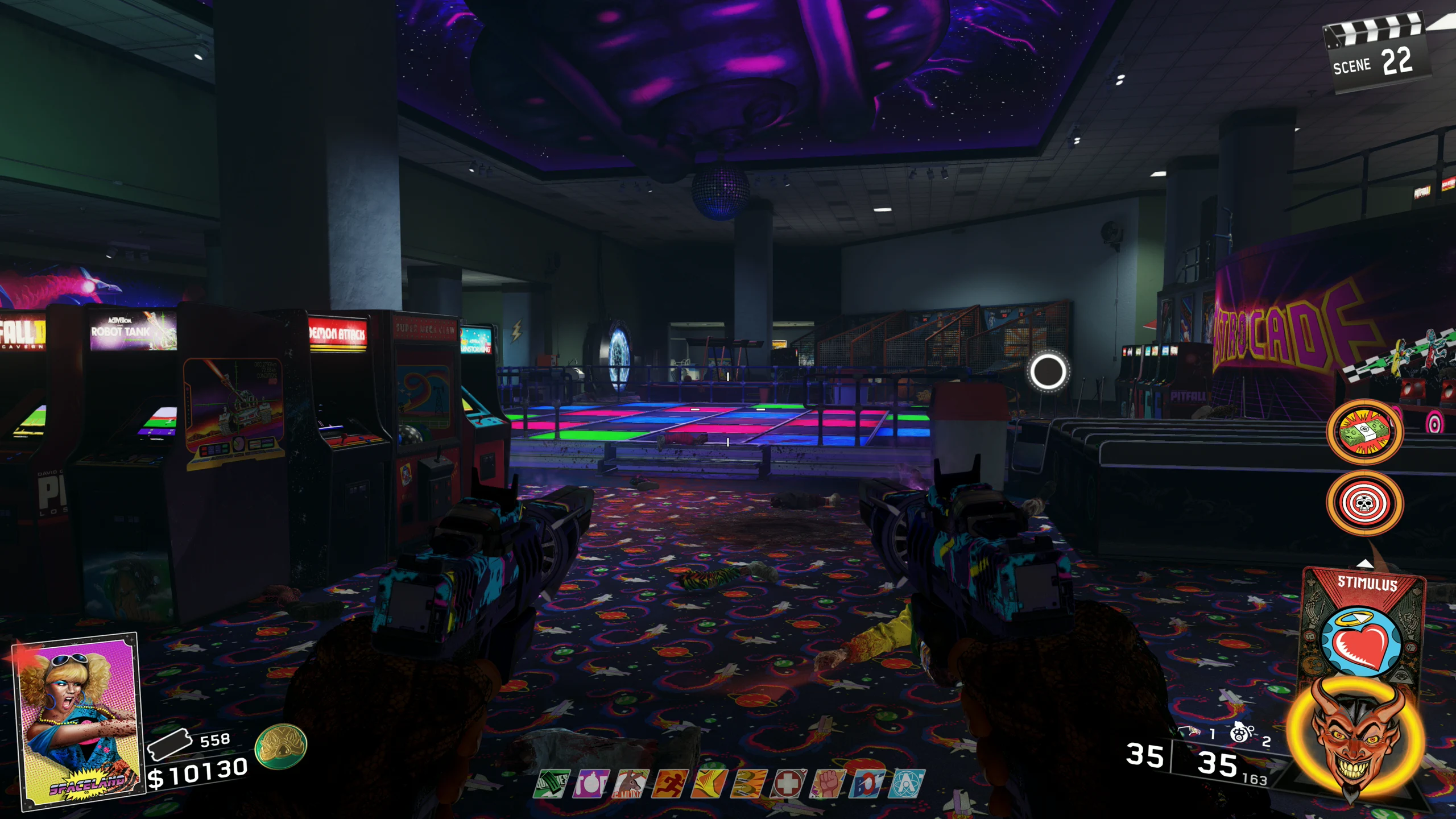This screenshot has height=819, width=1456.
Task: Select the running man Racin' Stripes perk
Action: coord(670,784)
